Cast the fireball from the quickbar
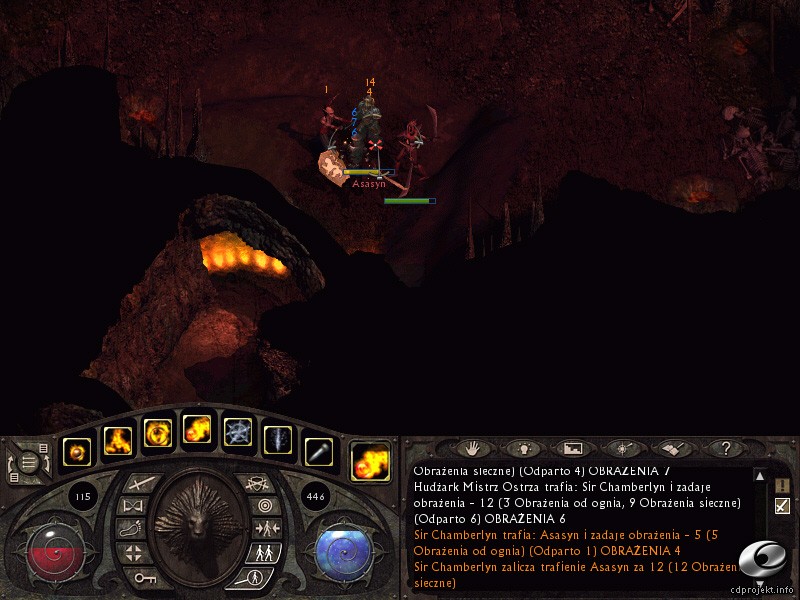The height and width of the screenshot is (600, 800). [x=197, y=433]
